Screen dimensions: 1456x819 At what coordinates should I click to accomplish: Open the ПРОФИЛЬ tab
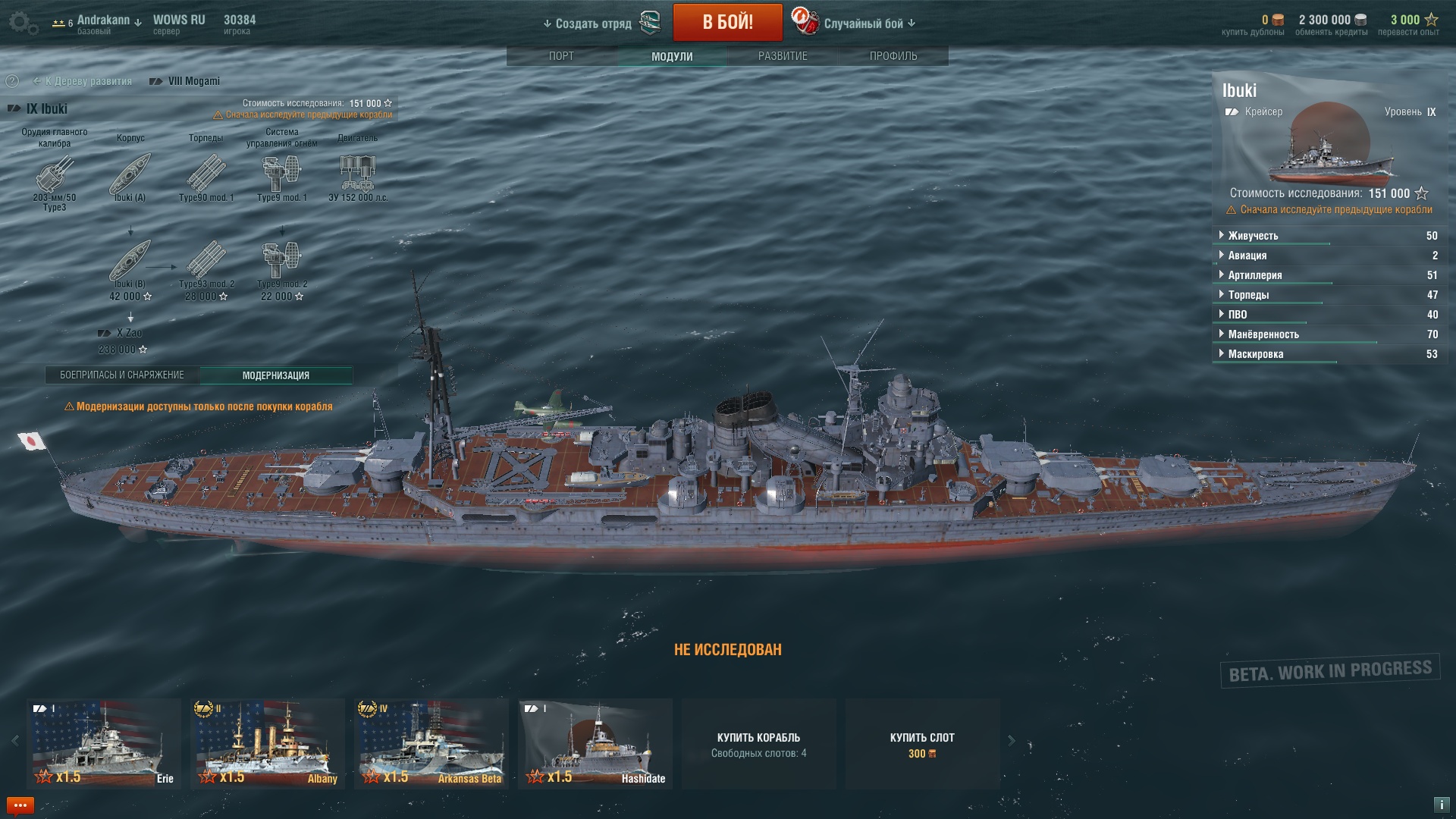pyautogui.click(x=893, y=56)
